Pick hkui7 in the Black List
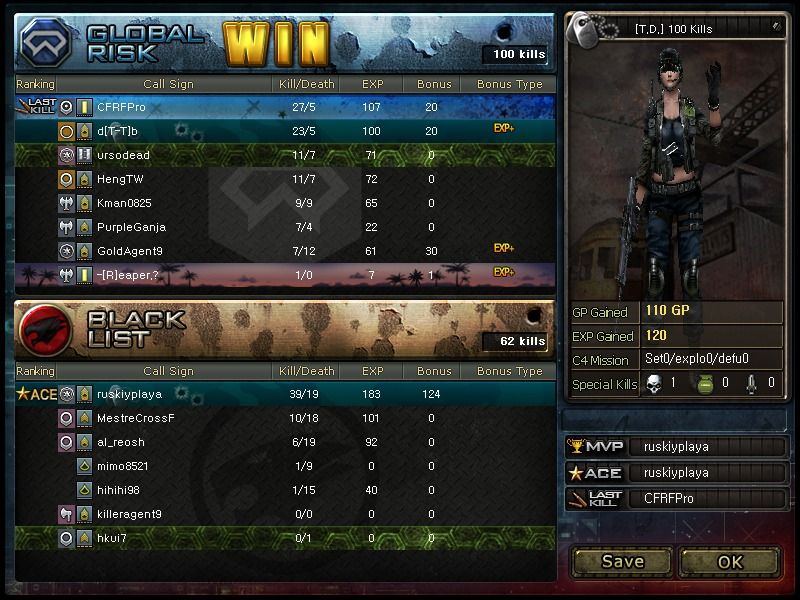The width and height of the screenshot is (800, 600). [285, 538]
